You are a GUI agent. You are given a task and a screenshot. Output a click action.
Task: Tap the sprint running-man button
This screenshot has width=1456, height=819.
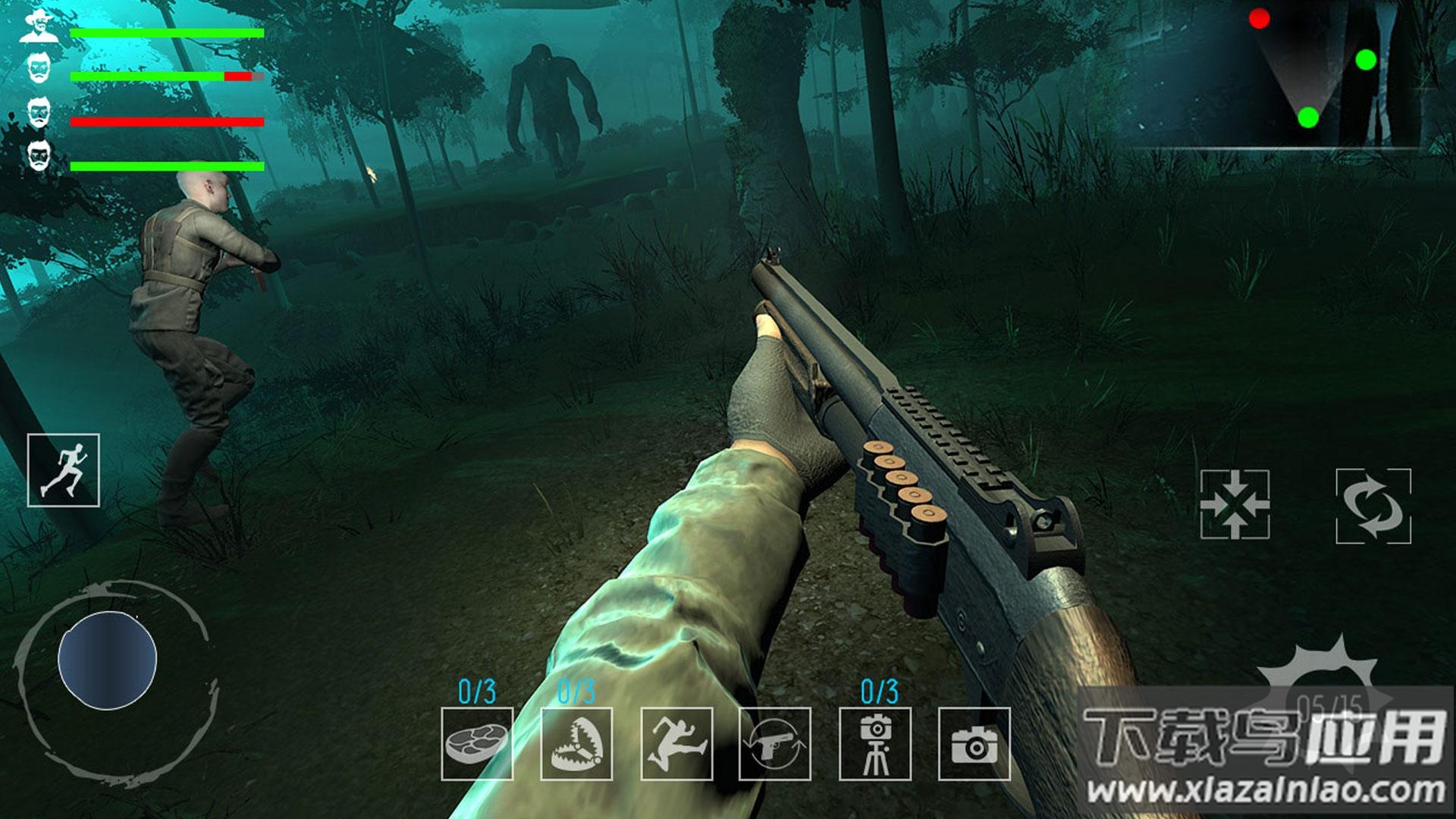[64, 470]
